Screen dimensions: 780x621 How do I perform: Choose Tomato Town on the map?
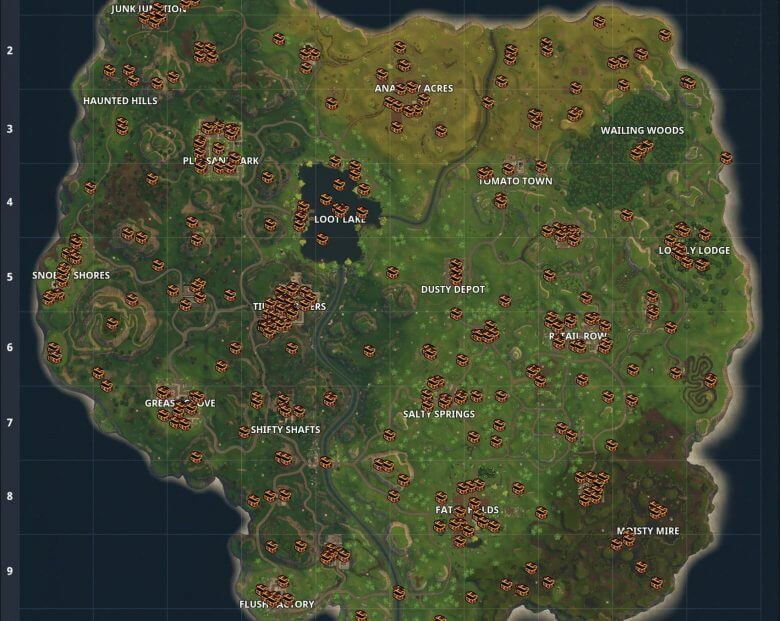click(515, 182)
